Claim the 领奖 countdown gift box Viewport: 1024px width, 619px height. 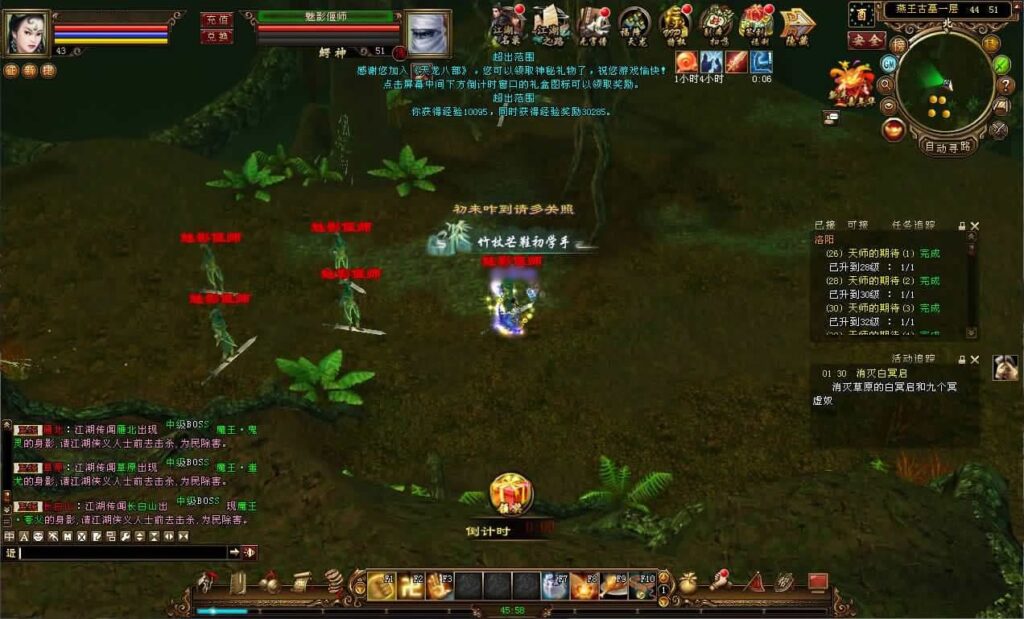(511, 494)
